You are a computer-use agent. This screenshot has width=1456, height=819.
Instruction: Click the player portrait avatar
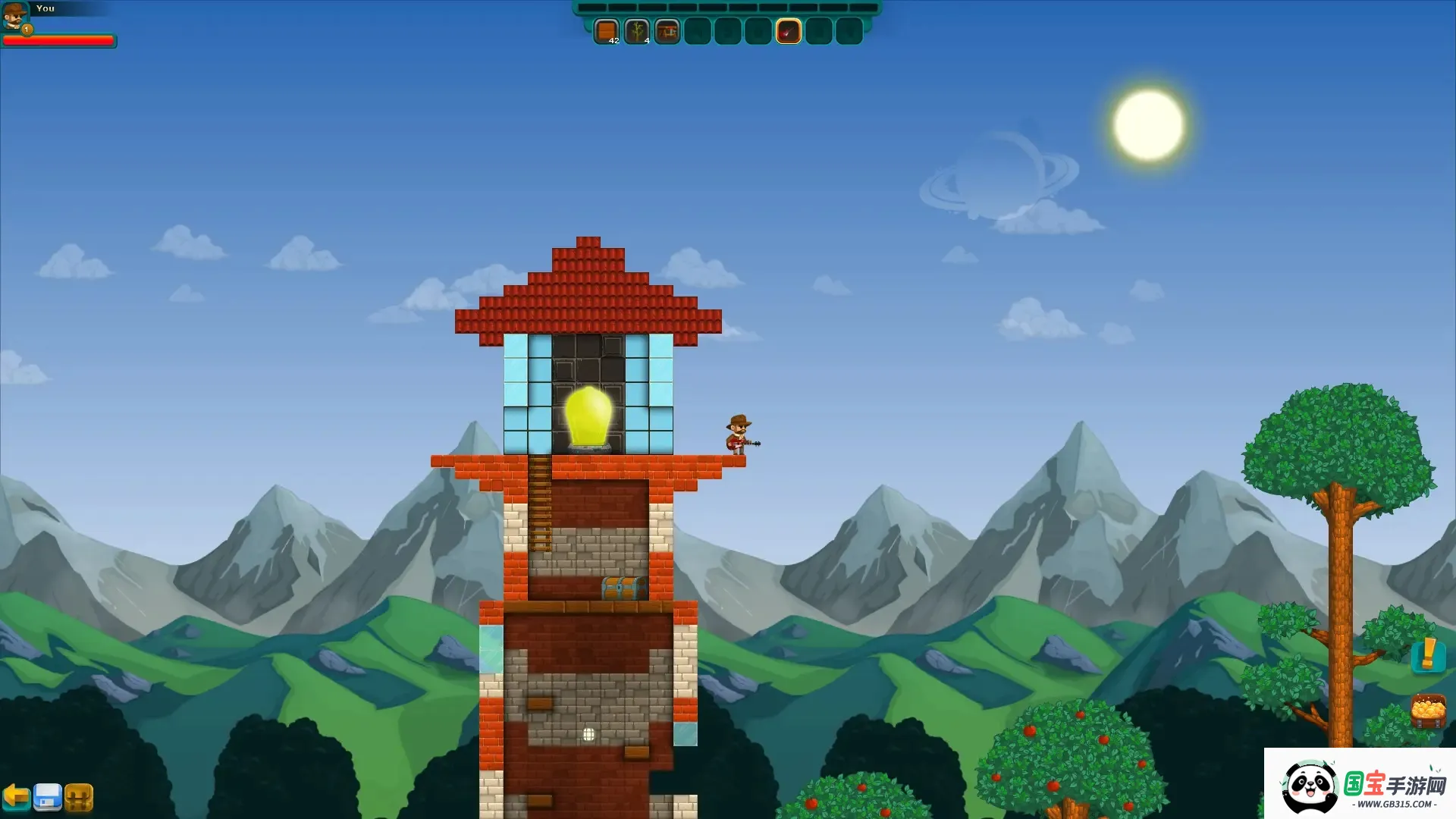pos(14,16)
